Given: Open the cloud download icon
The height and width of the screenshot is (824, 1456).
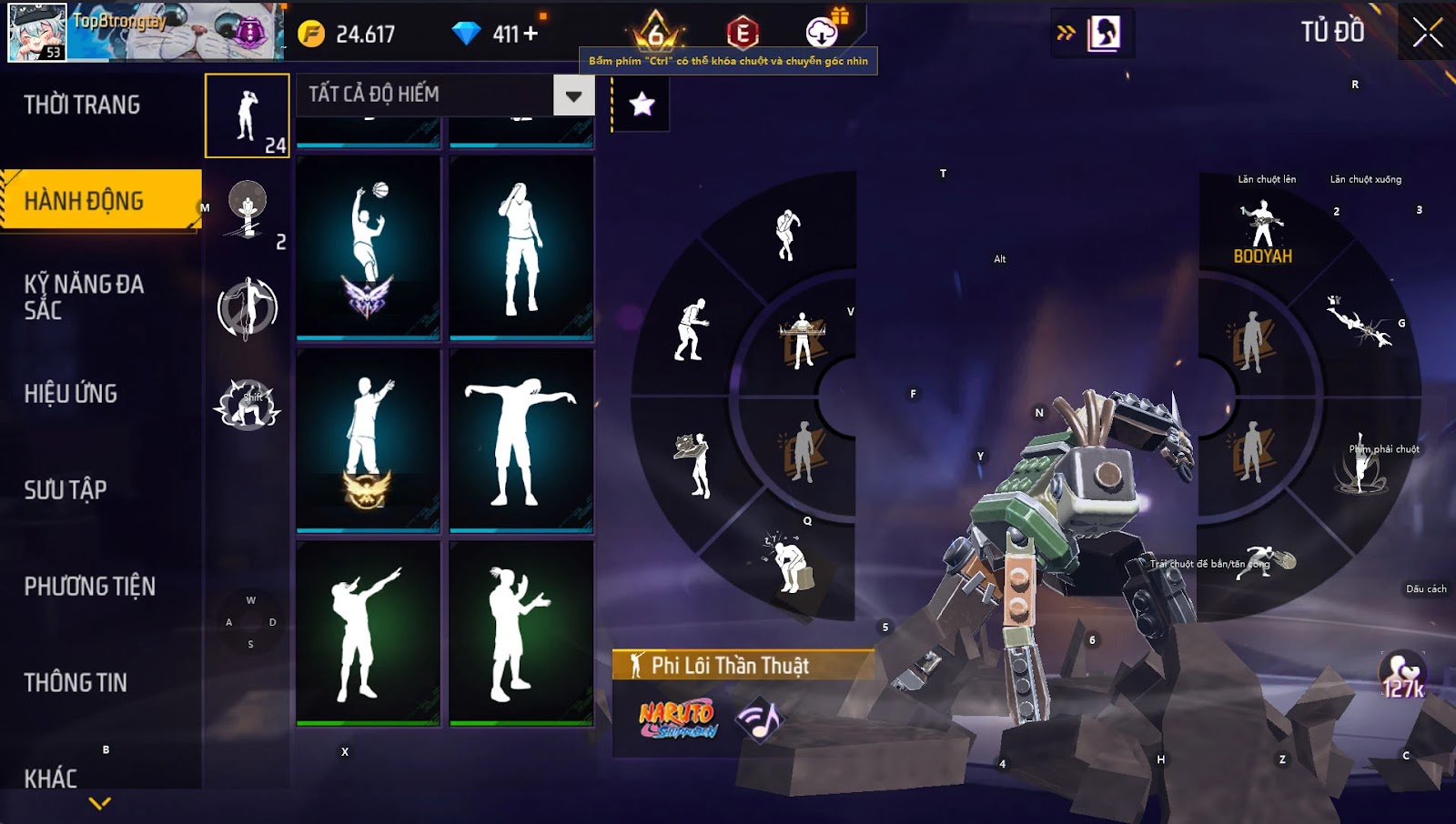Looking at the screenshot, I should click(822, 33).
